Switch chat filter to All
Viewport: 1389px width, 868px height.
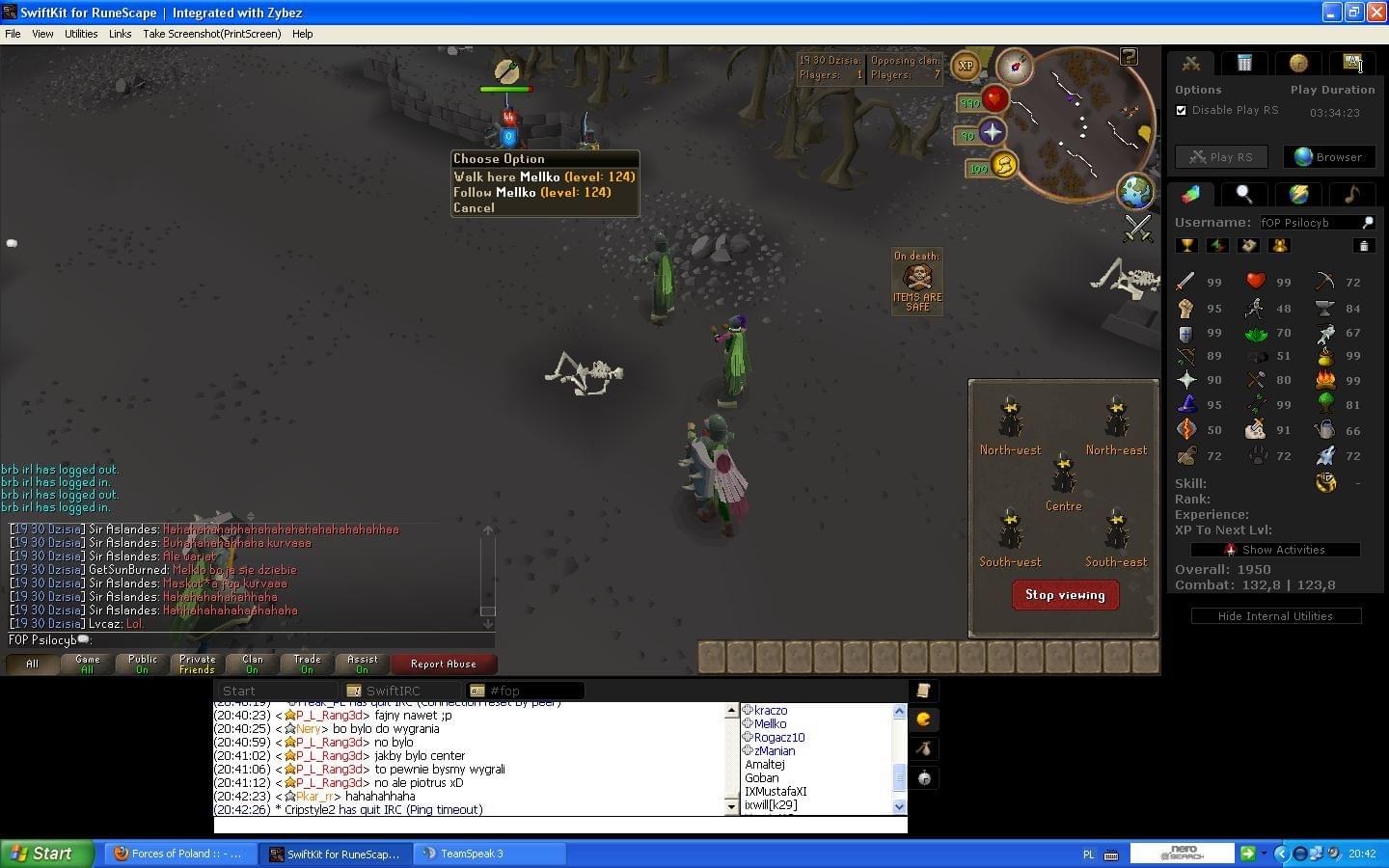click(32, 664)
